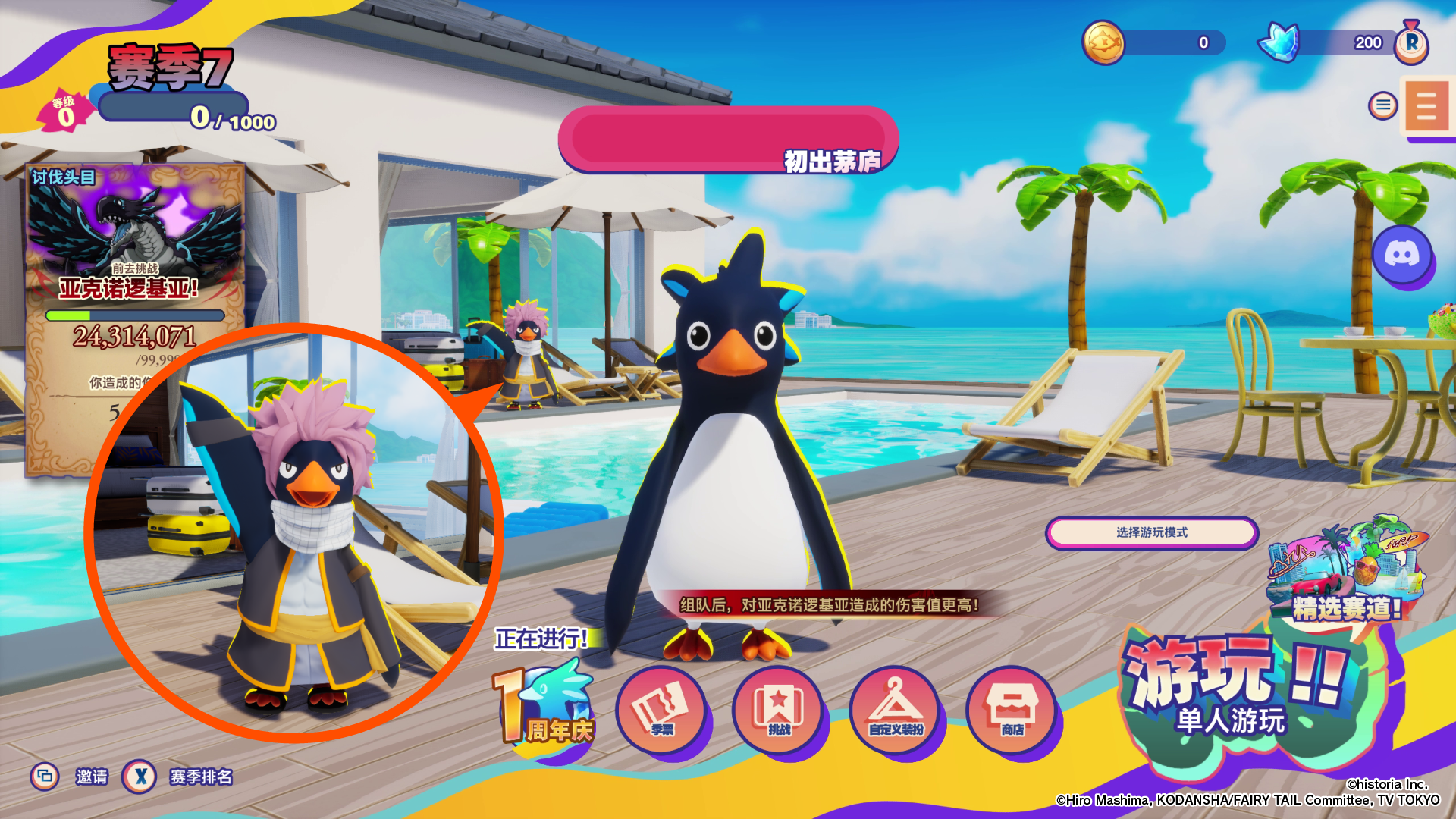Click the blue crystal currency icon
The image size is (1456, 819).
click(1279, 42)
